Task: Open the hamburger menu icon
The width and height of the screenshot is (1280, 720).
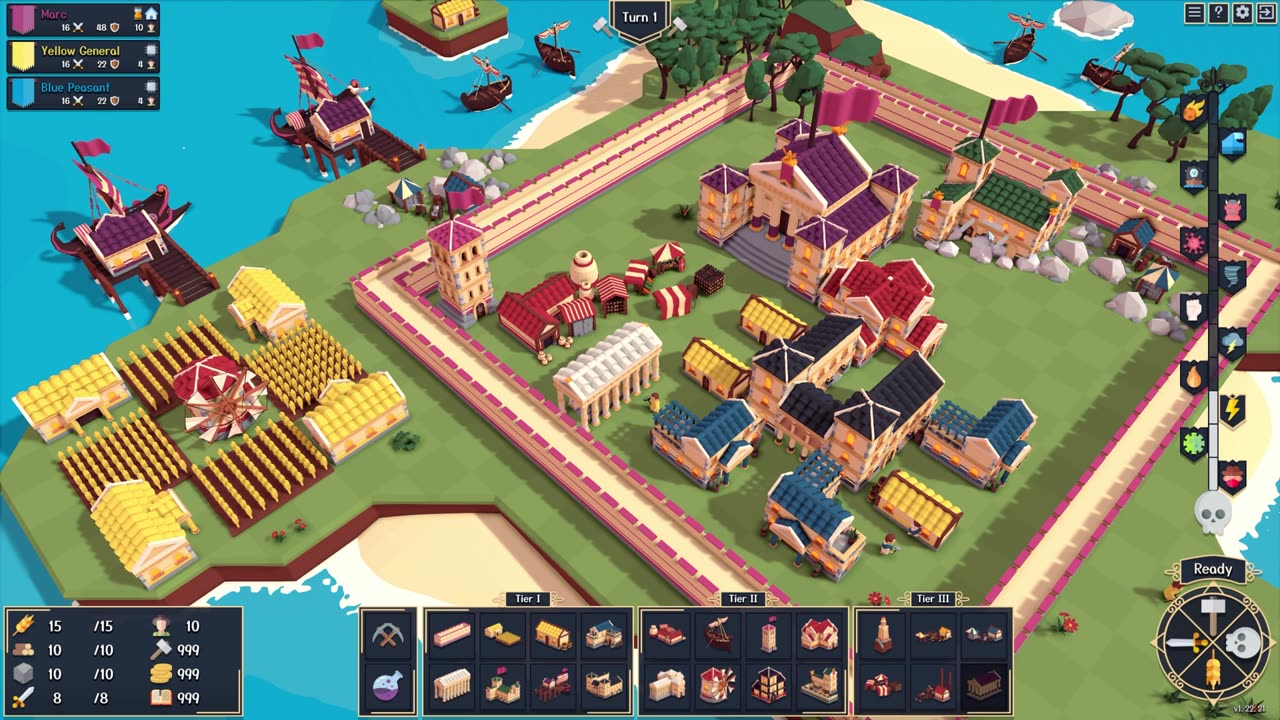Action: coord(1194,13)
